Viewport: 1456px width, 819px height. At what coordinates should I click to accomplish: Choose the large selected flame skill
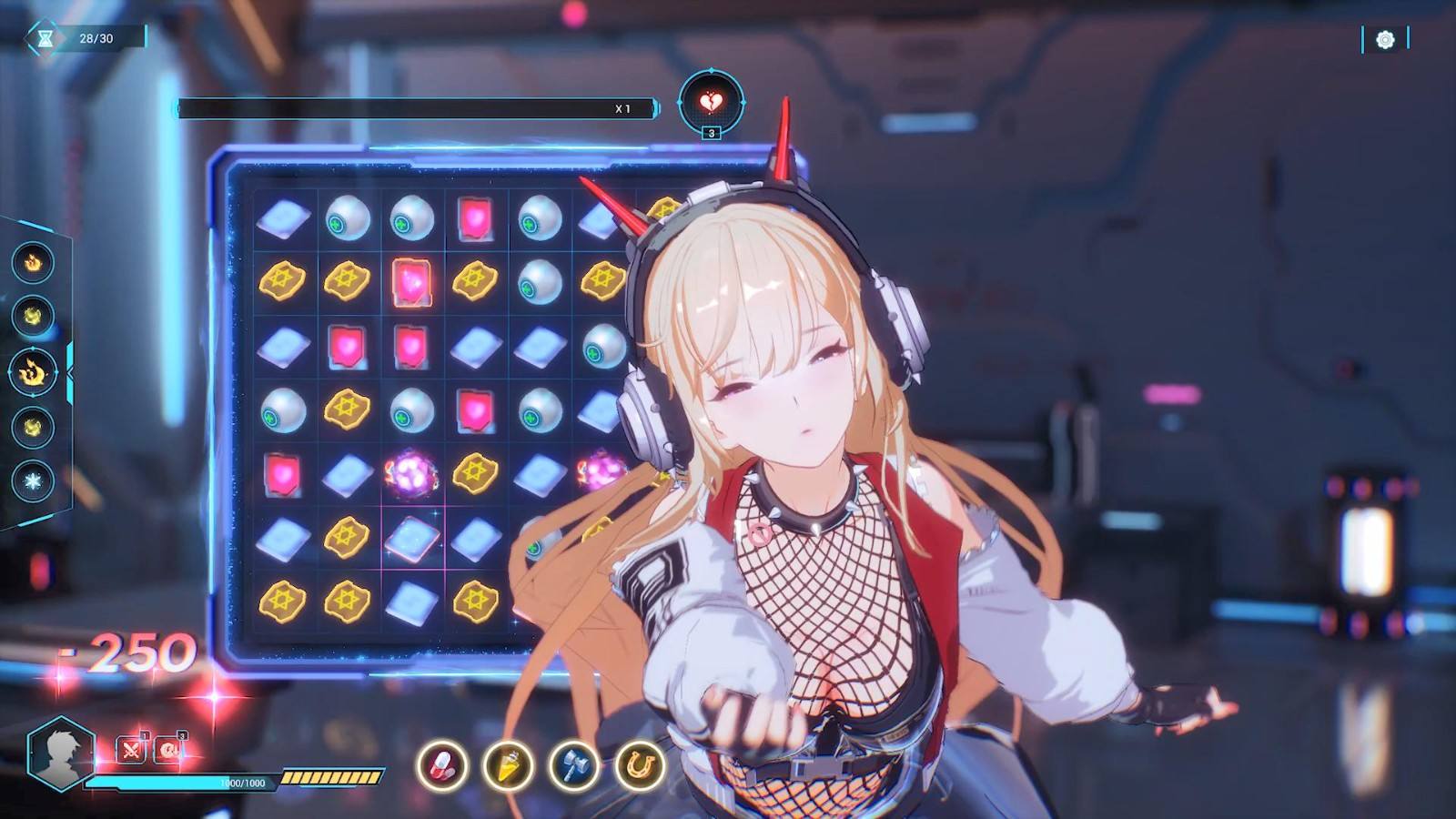33,372
